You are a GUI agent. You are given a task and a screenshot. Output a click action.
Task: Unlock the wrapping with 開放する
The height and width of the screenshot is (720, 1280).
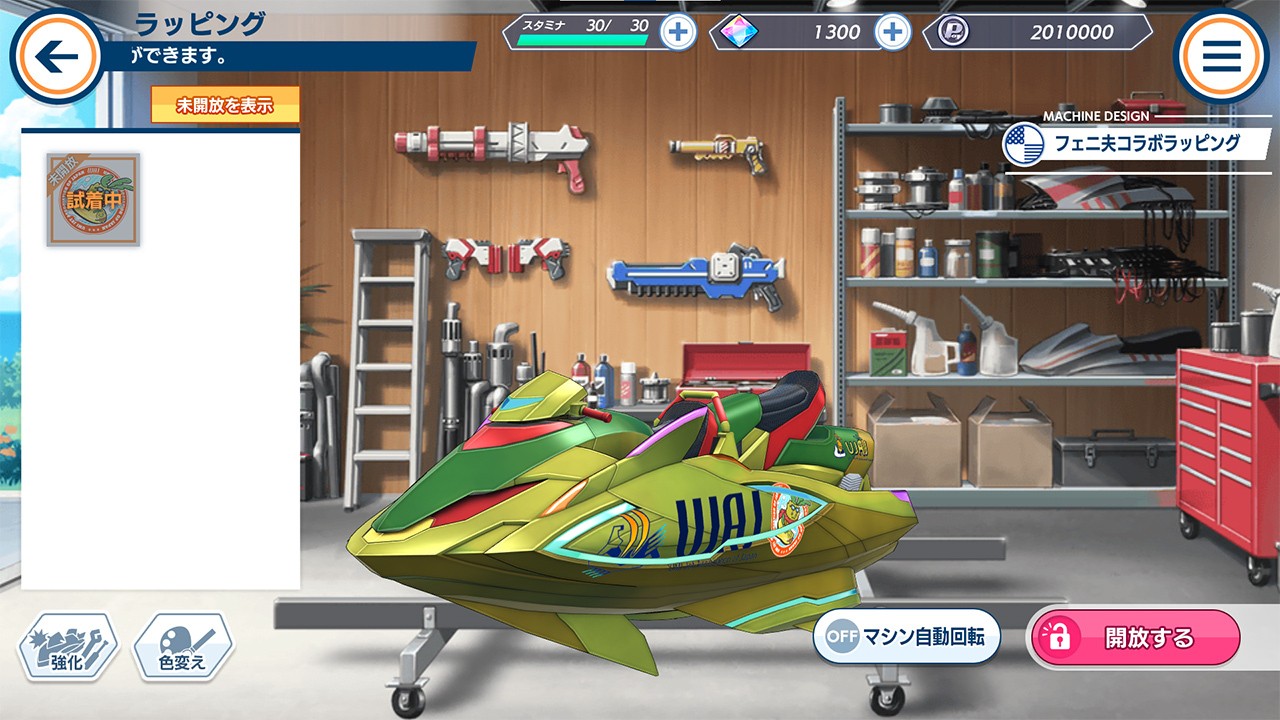(x=1135, y=638)
